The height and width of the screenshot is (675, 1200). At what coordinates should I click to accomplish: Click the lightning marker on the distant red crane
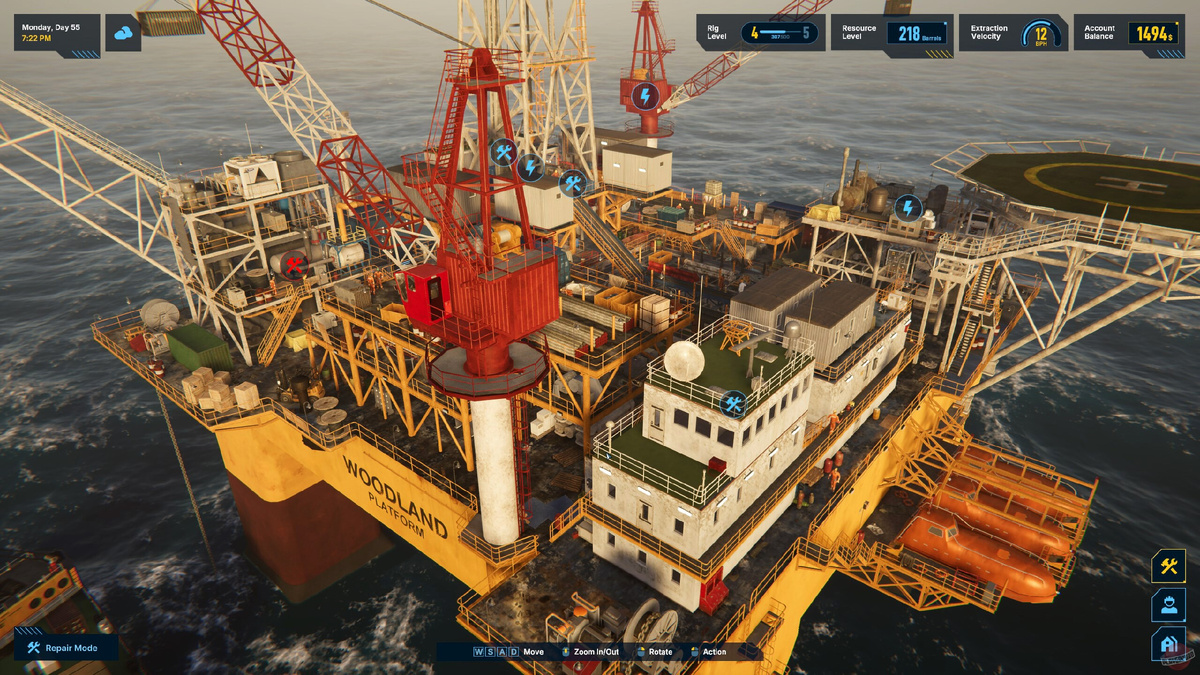click(645, 96)
